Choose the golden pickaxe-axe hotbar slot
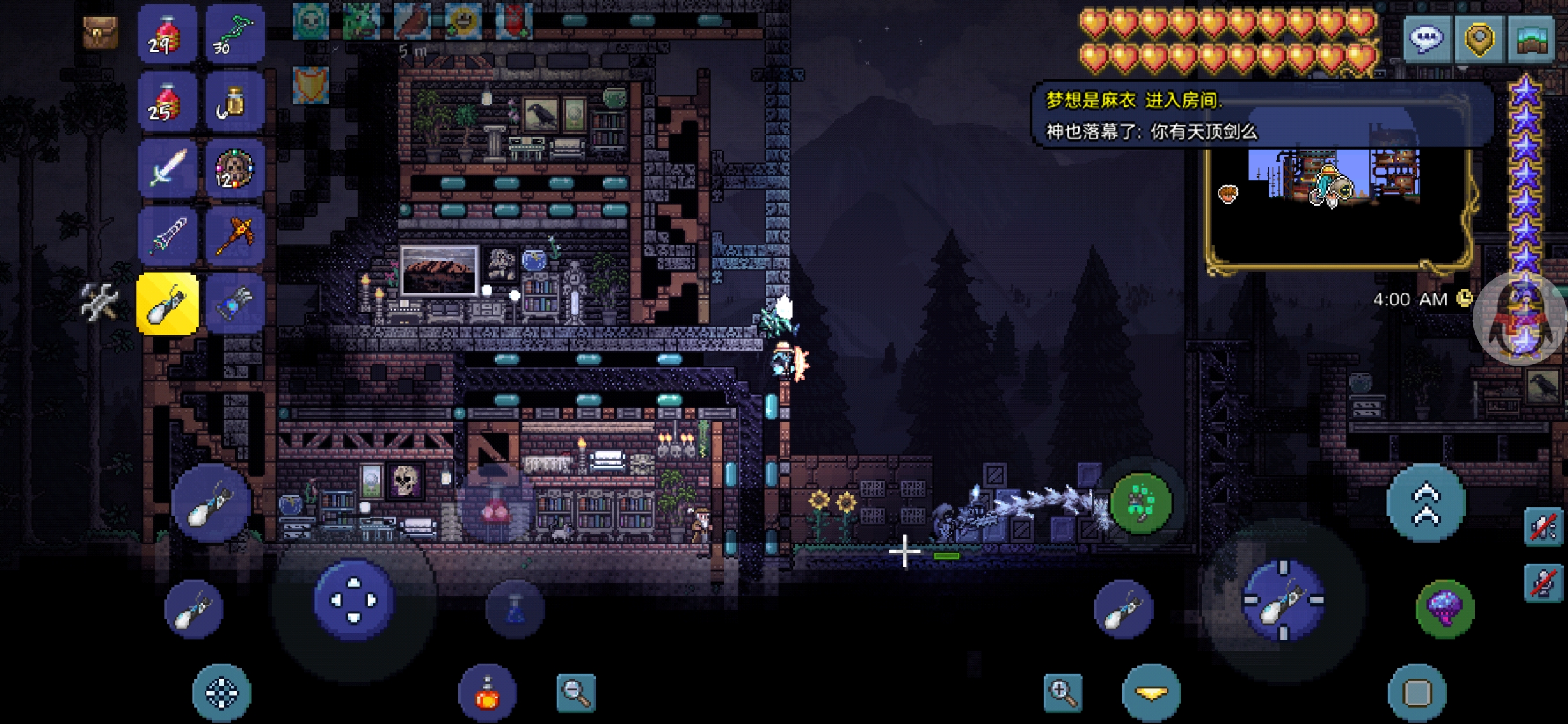 point(235,236)
